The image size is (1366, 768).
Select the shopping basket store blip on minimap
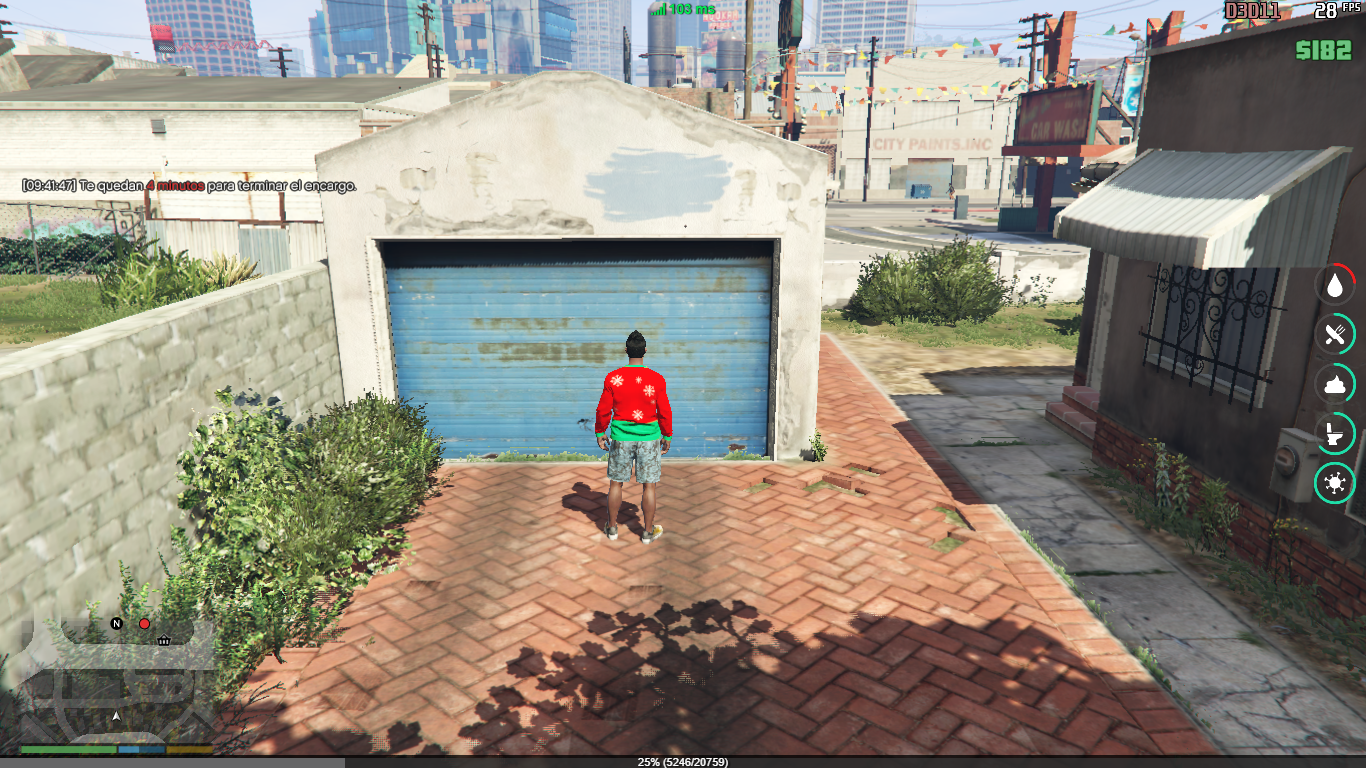pos(163,640)
